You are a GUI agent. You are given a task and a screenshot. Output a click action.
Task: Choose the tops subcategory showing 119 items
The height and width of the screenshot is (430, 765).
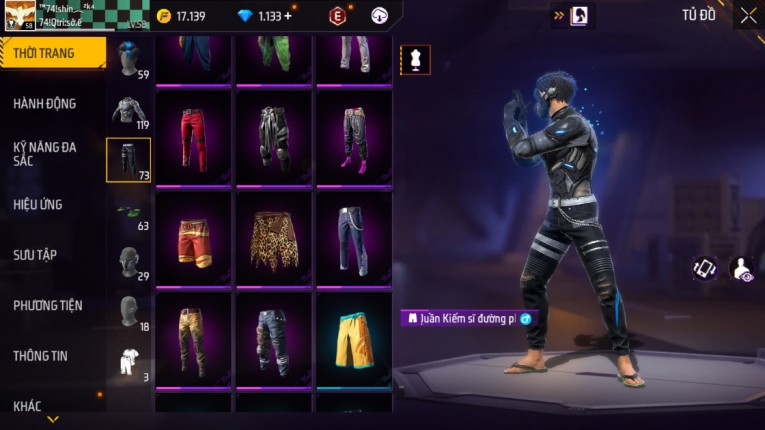[128, 110]
